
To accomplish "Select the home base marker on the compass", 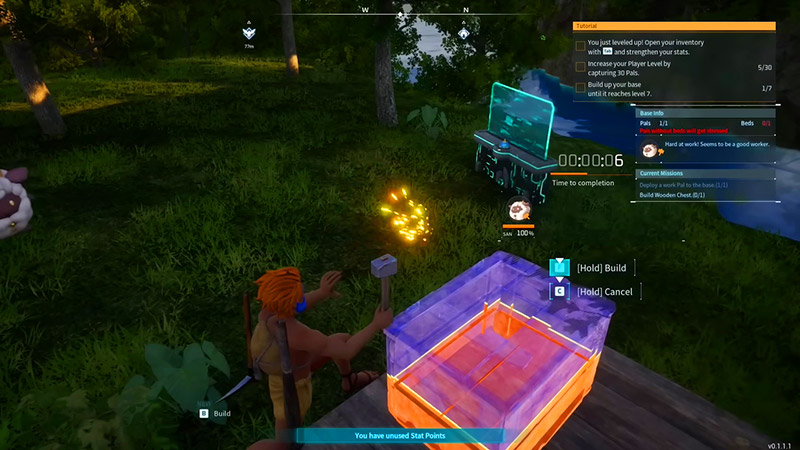I will [x=464, y=32].
